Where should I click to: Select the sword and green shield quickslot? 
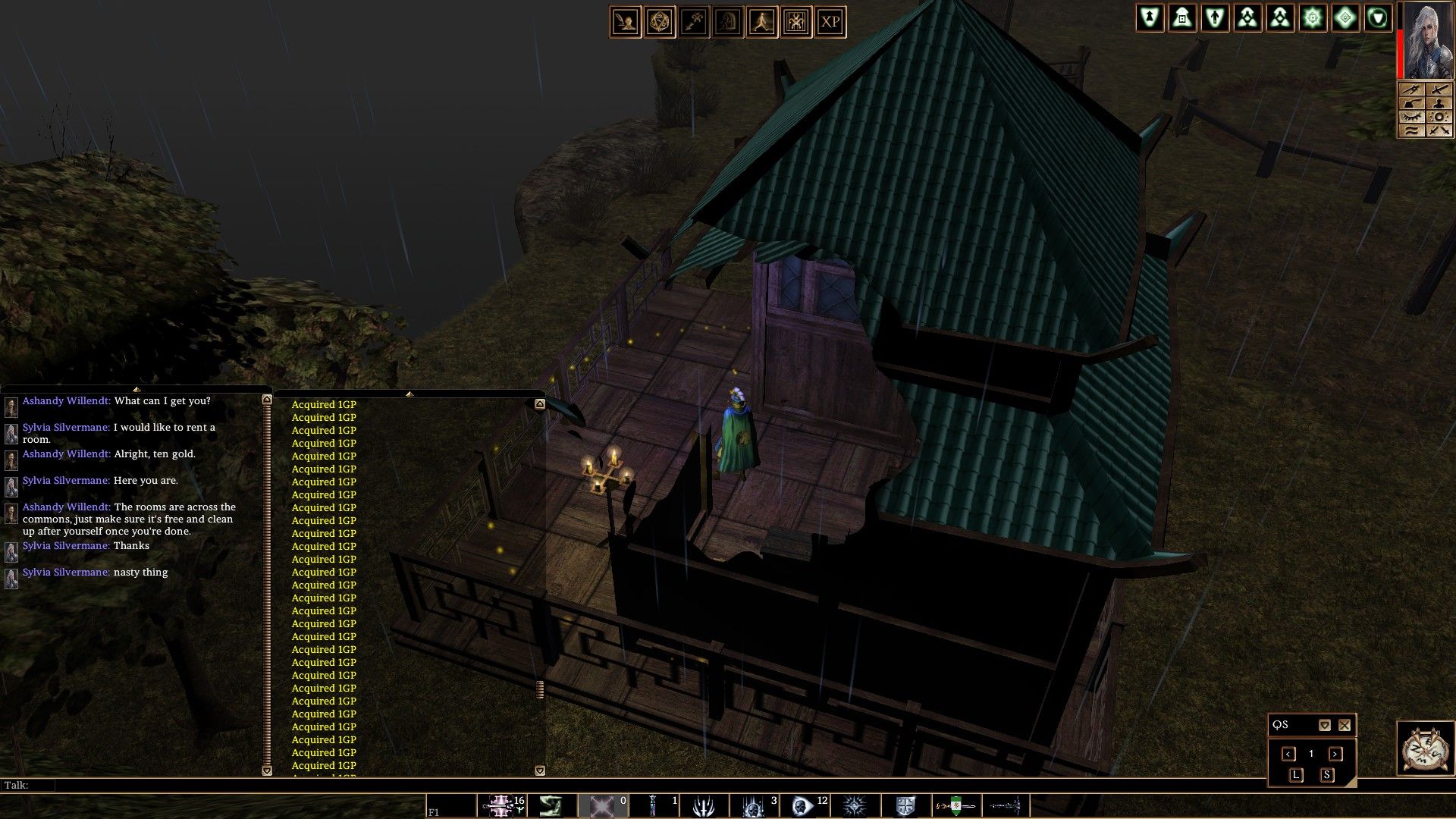coord(957,806)
